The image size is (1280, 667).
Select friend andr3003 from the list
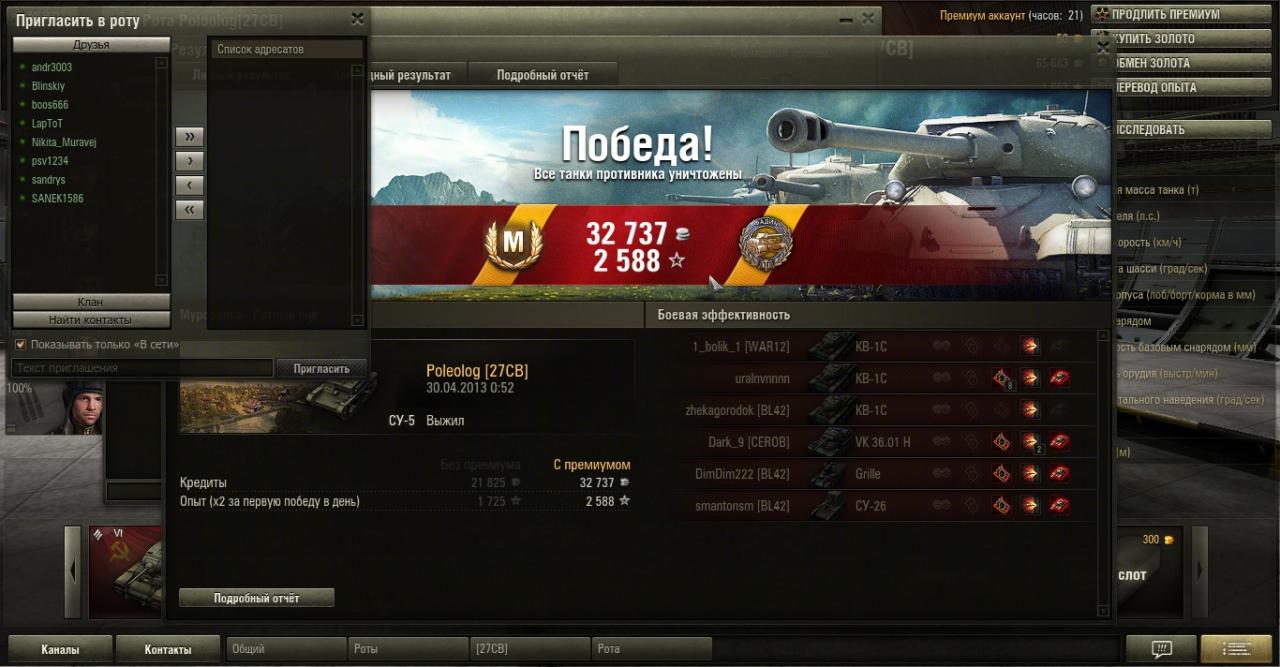point(52,67)
